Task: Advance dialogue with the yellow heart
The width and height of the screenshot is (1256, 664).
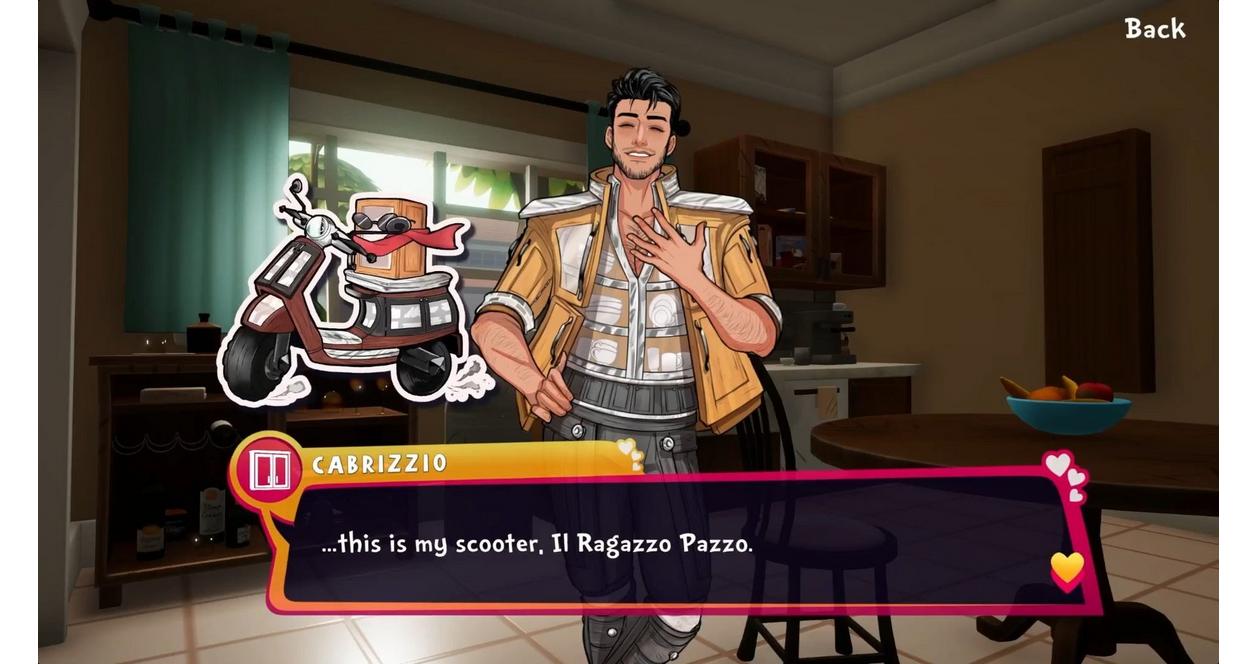Action: 1067,569
